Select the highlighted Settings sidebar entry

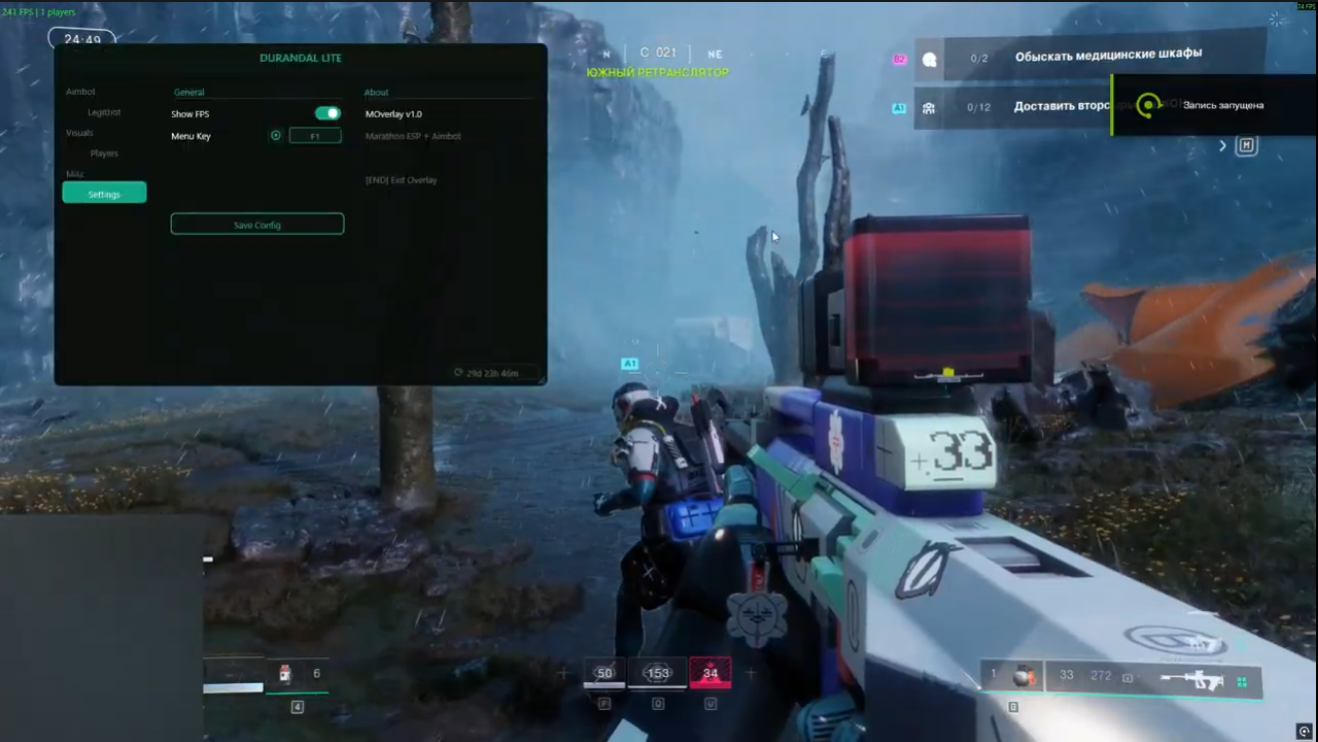104,193
